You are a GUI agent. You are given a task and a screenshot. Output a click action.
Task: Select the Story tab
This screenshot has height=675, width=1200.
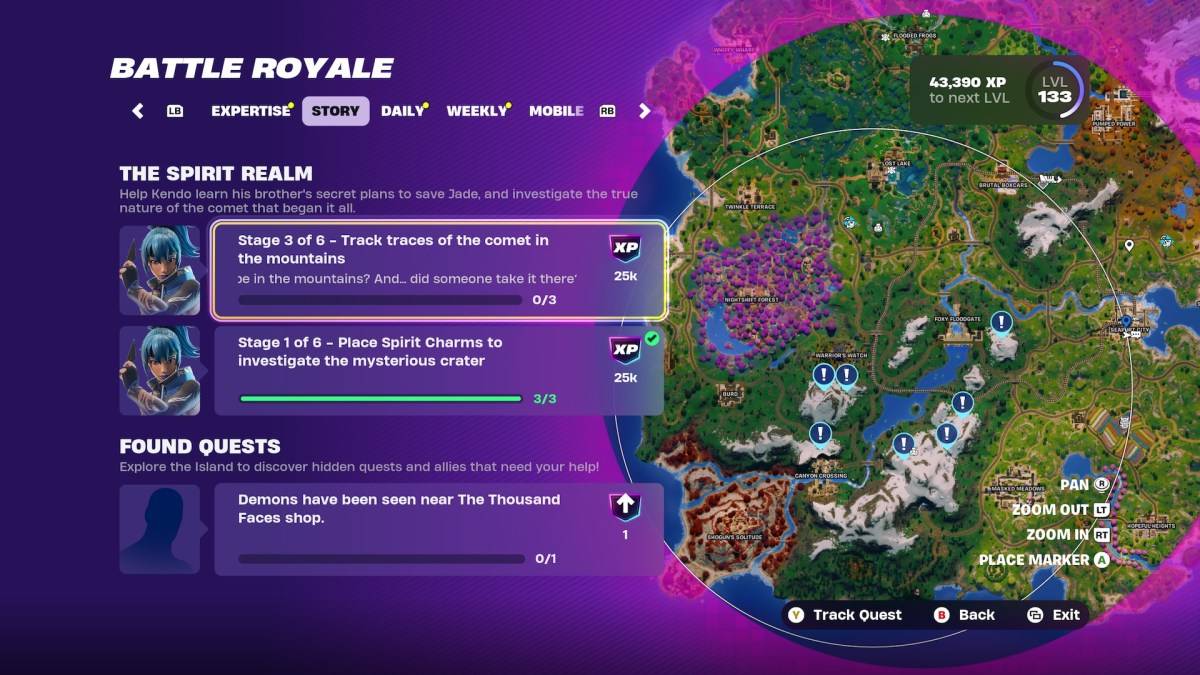pos(335,111)
